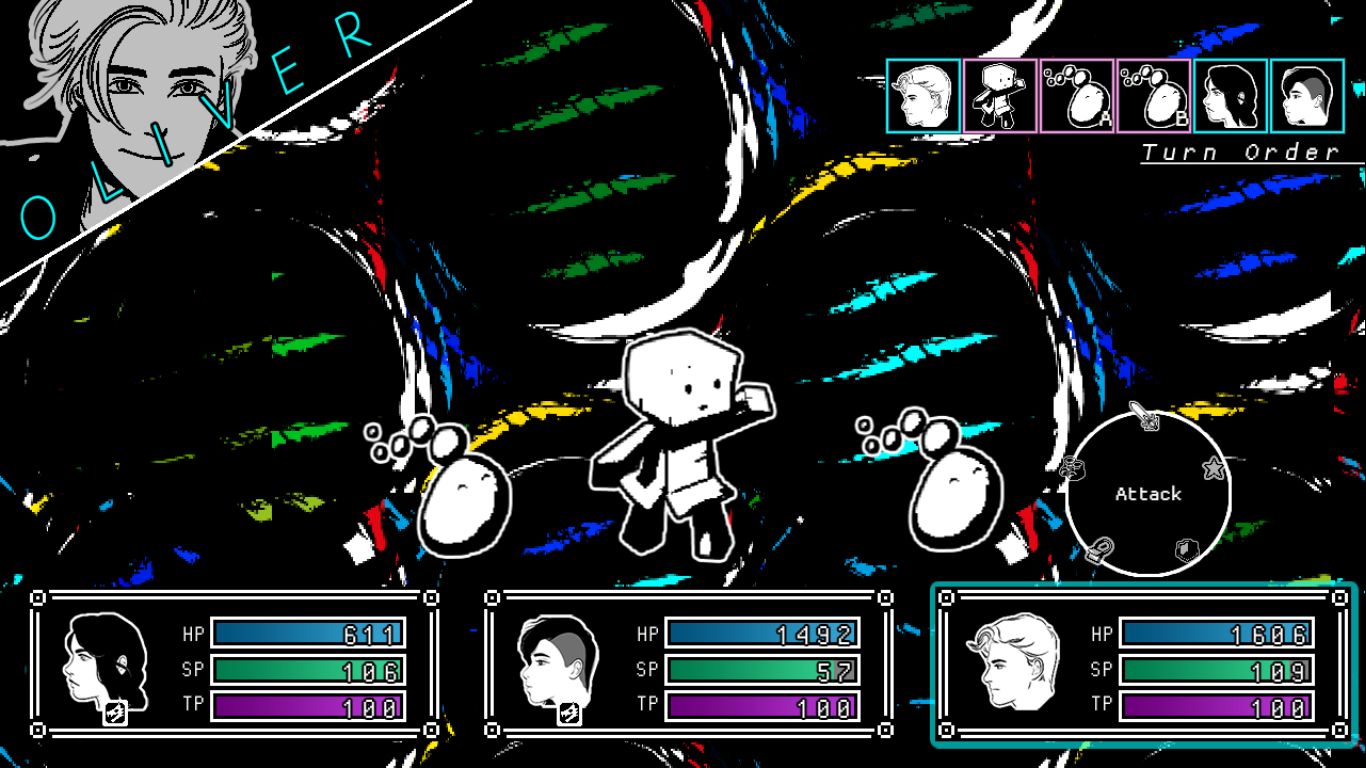Screen dimensions: 1366x768
Task: Select the blond man portrait in turn order
Action: pyautogui.click(x=923, y=96)
